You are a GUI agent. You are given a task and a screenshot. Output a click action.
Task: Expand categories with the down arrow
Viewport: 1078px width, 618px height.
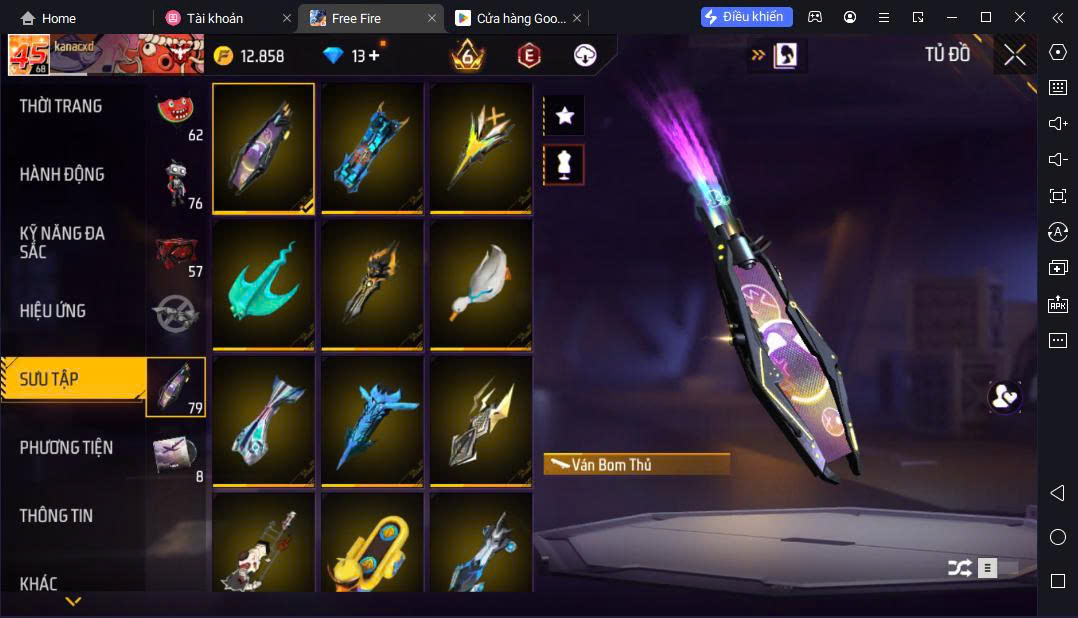click(73, 601)
